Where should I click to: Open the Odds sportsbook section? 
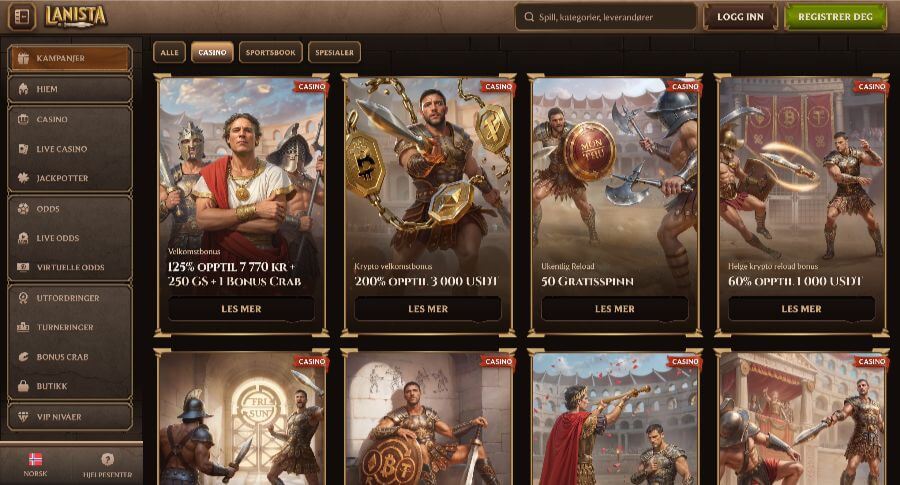pyautogui.click(x=69, y=209)
